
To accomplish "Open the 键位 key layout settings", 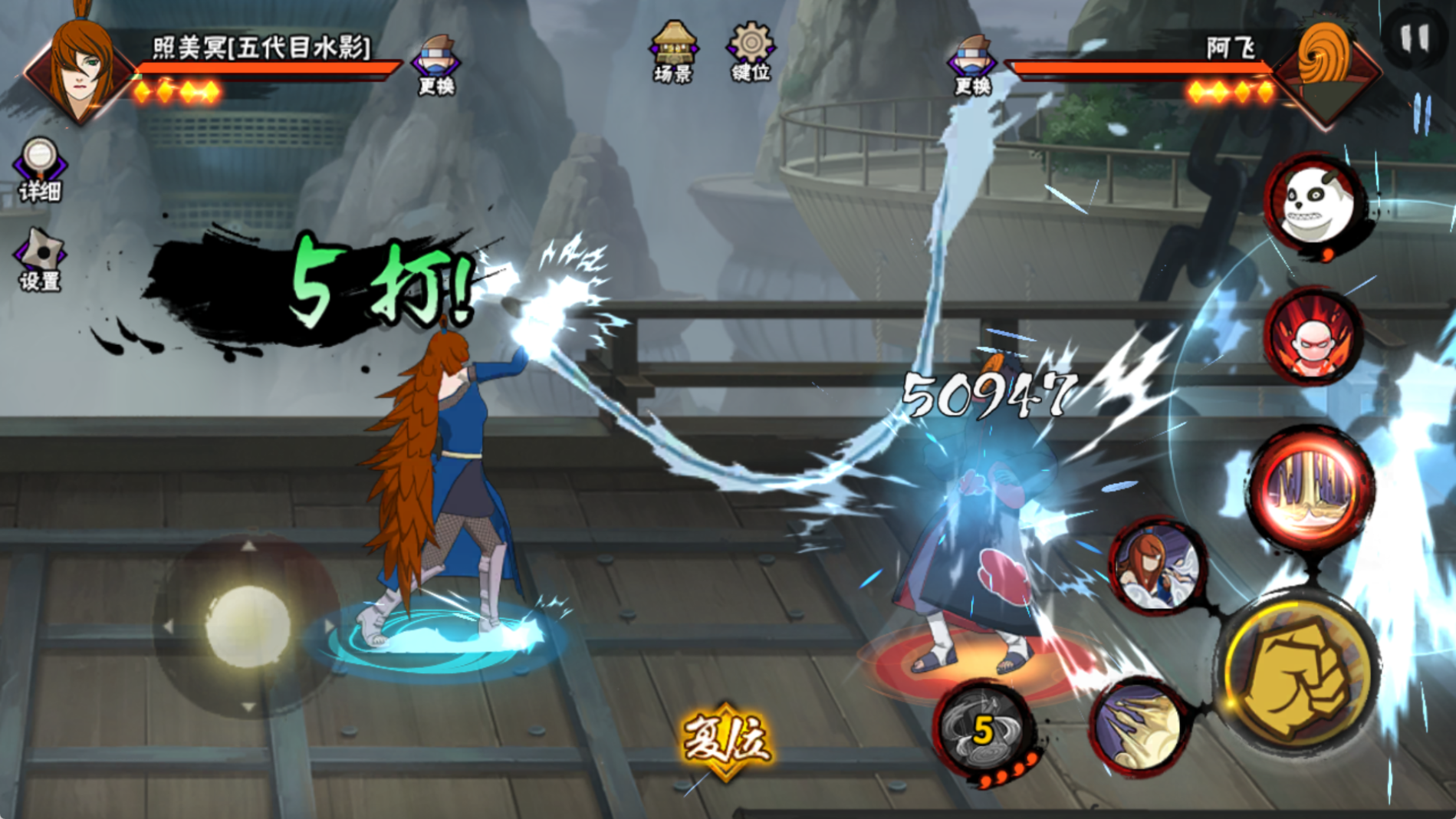I will pos(750,51).
